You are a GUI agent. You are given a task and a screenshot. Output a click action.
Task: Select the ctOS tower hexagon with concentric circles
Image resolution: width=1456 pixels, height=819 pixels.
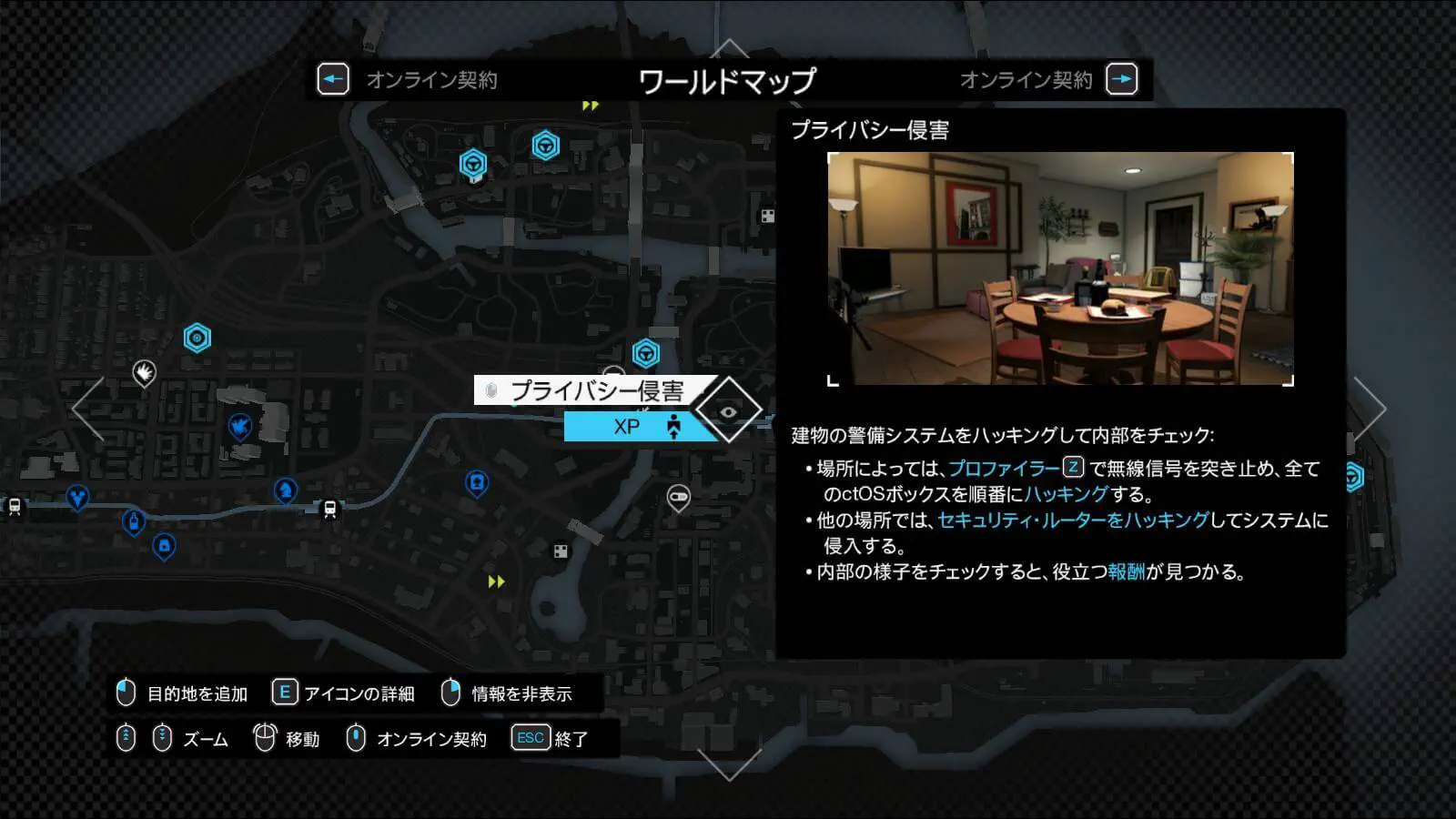point(197,339)
